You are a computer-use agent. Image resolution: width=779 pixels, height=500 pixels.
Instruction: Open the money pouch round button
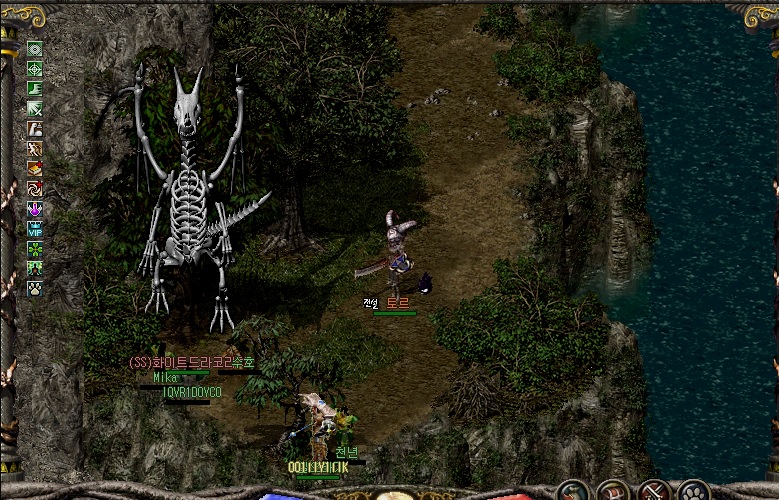click(x=574, y=492)
